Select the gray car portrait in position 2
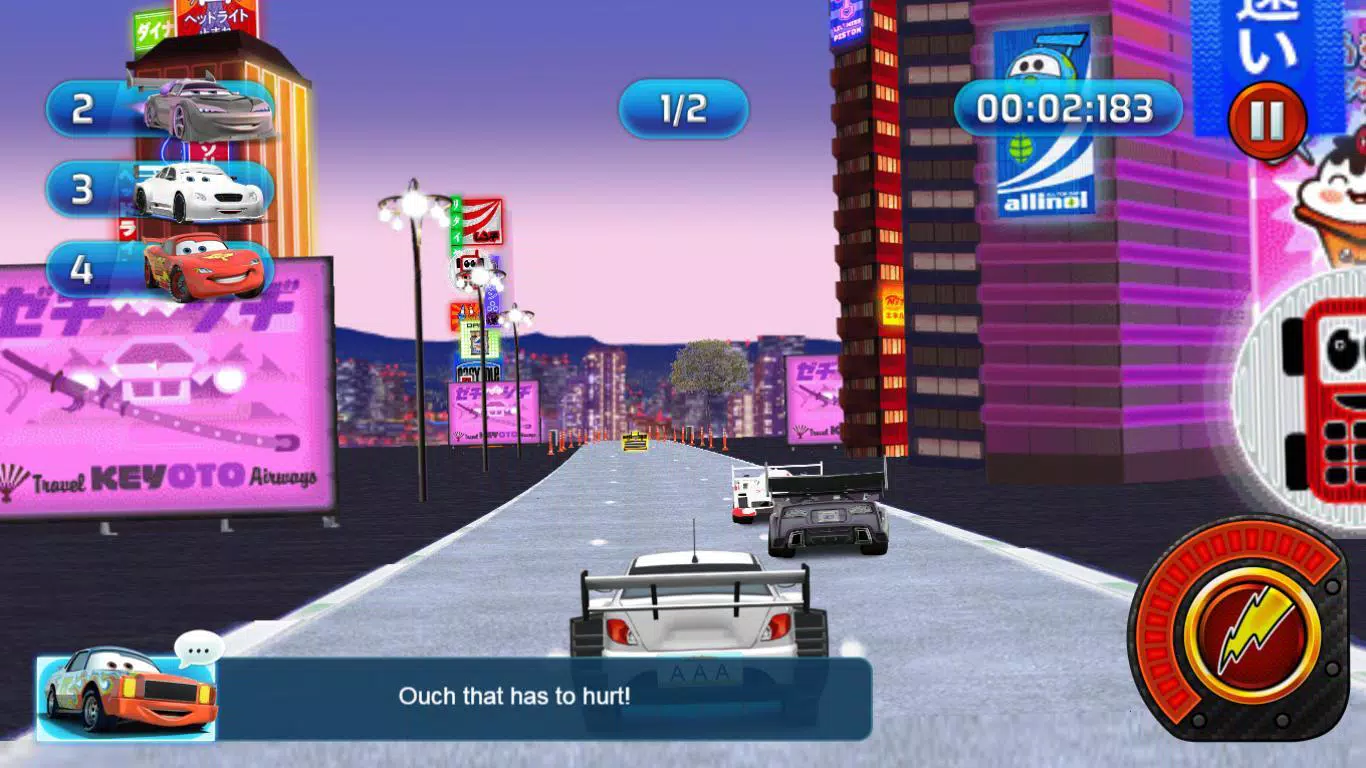The image size is (1366, 768). point(200,112)
